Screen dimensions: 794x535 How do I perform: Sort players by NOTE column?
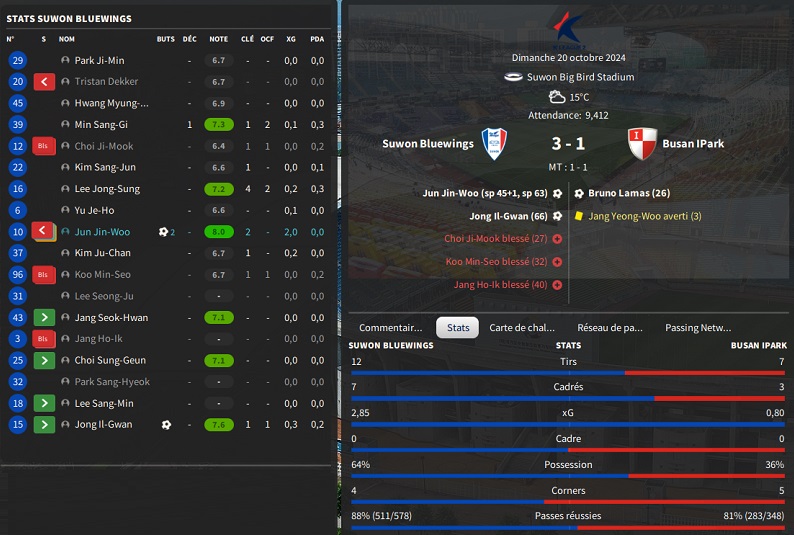pyautogui.click(x=218, y=39)
